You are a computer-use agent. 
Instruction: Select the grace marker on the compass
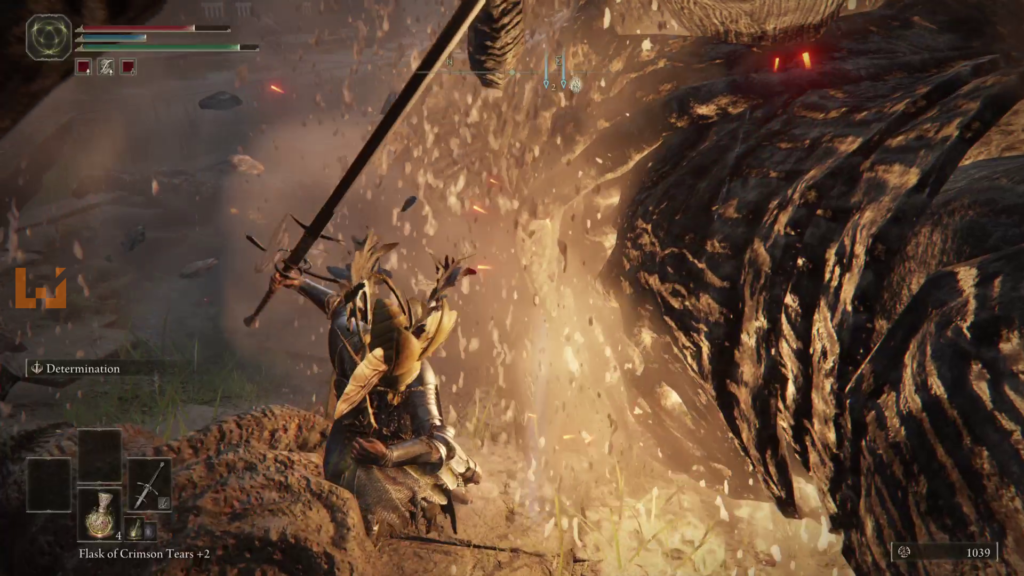point(576,85)
